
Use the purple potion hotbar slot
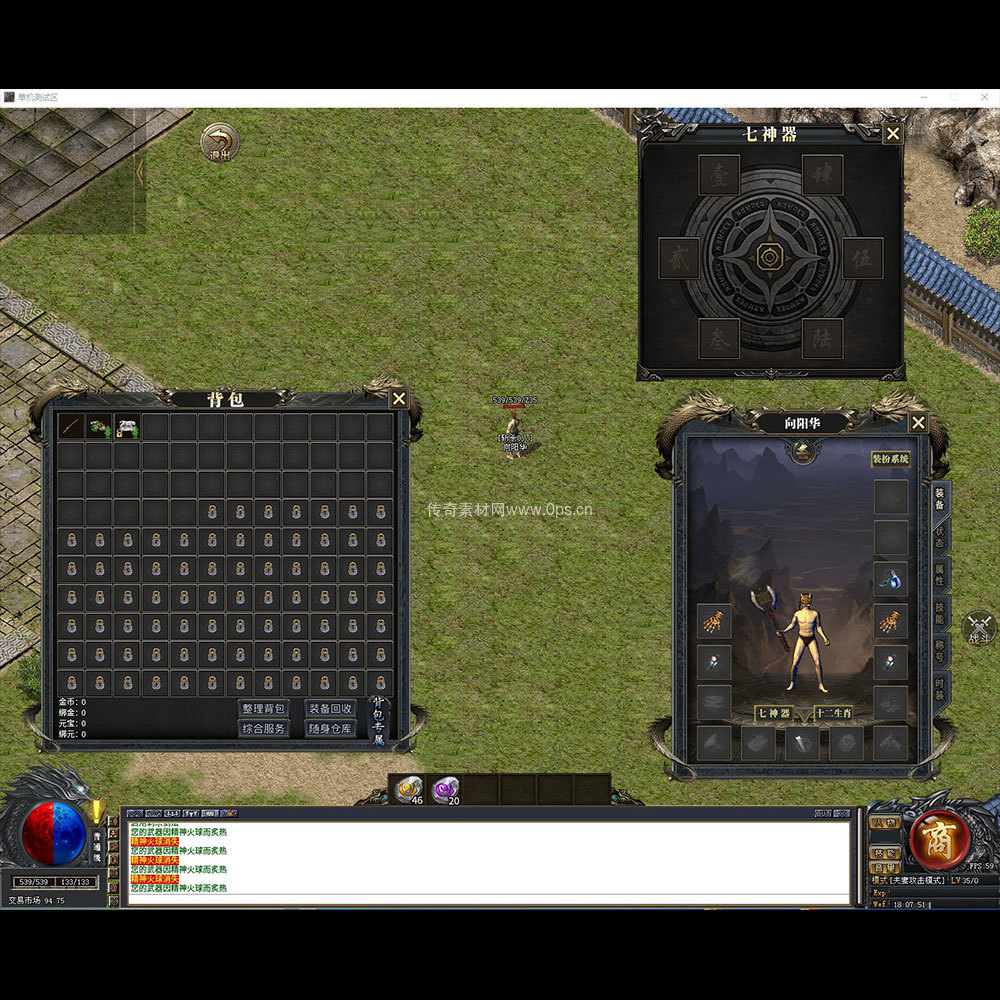[445, 789]
